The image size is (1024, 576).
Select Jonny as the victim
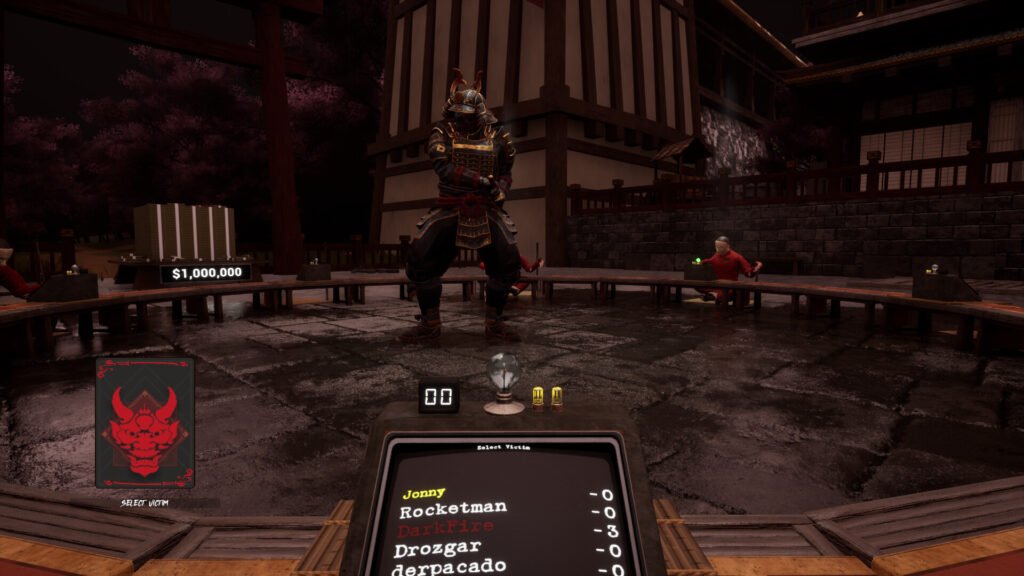pyautogui.click(x=424, y=493)
